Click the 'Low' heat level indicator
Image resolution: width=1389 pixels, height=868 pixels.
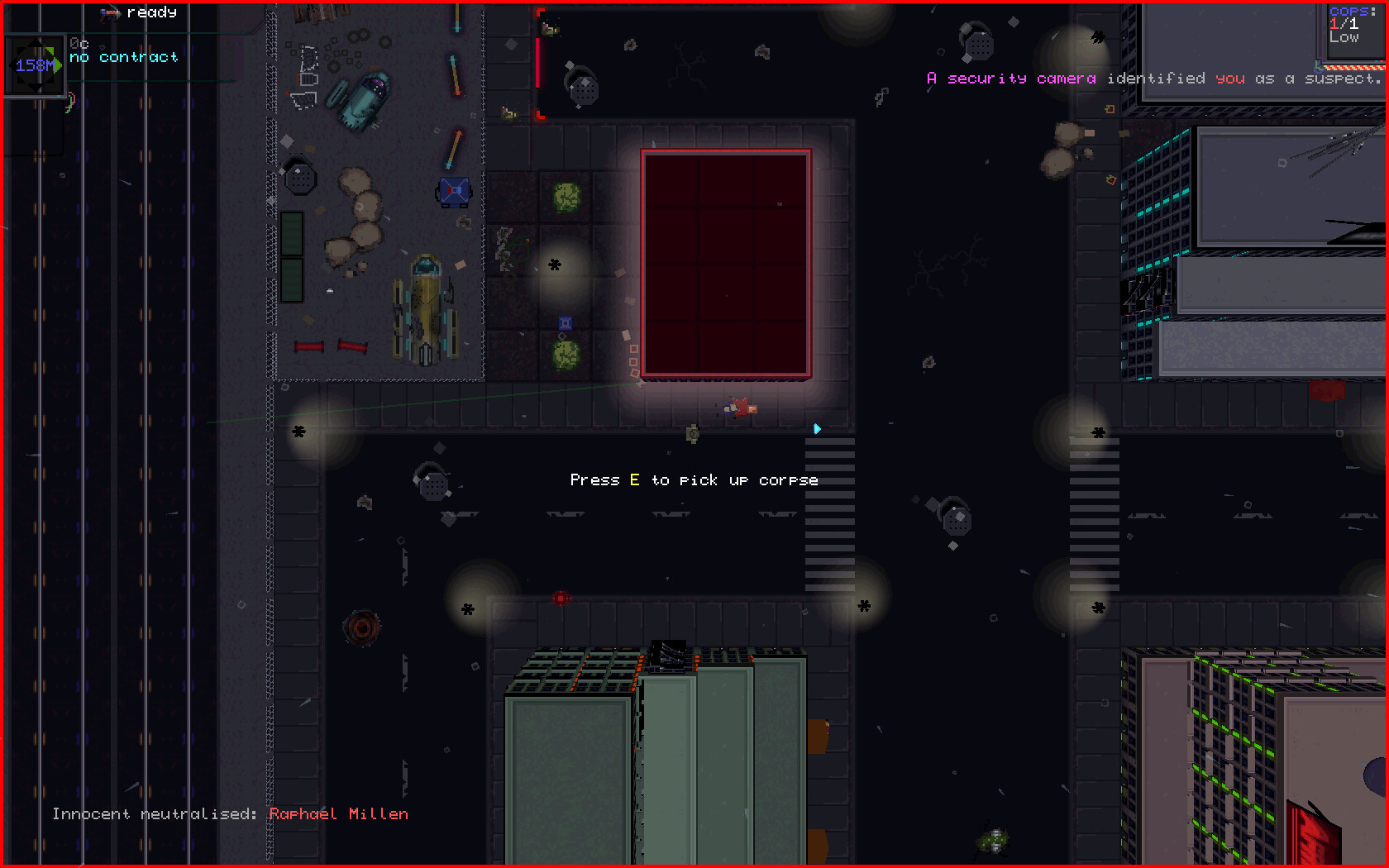1344,38
